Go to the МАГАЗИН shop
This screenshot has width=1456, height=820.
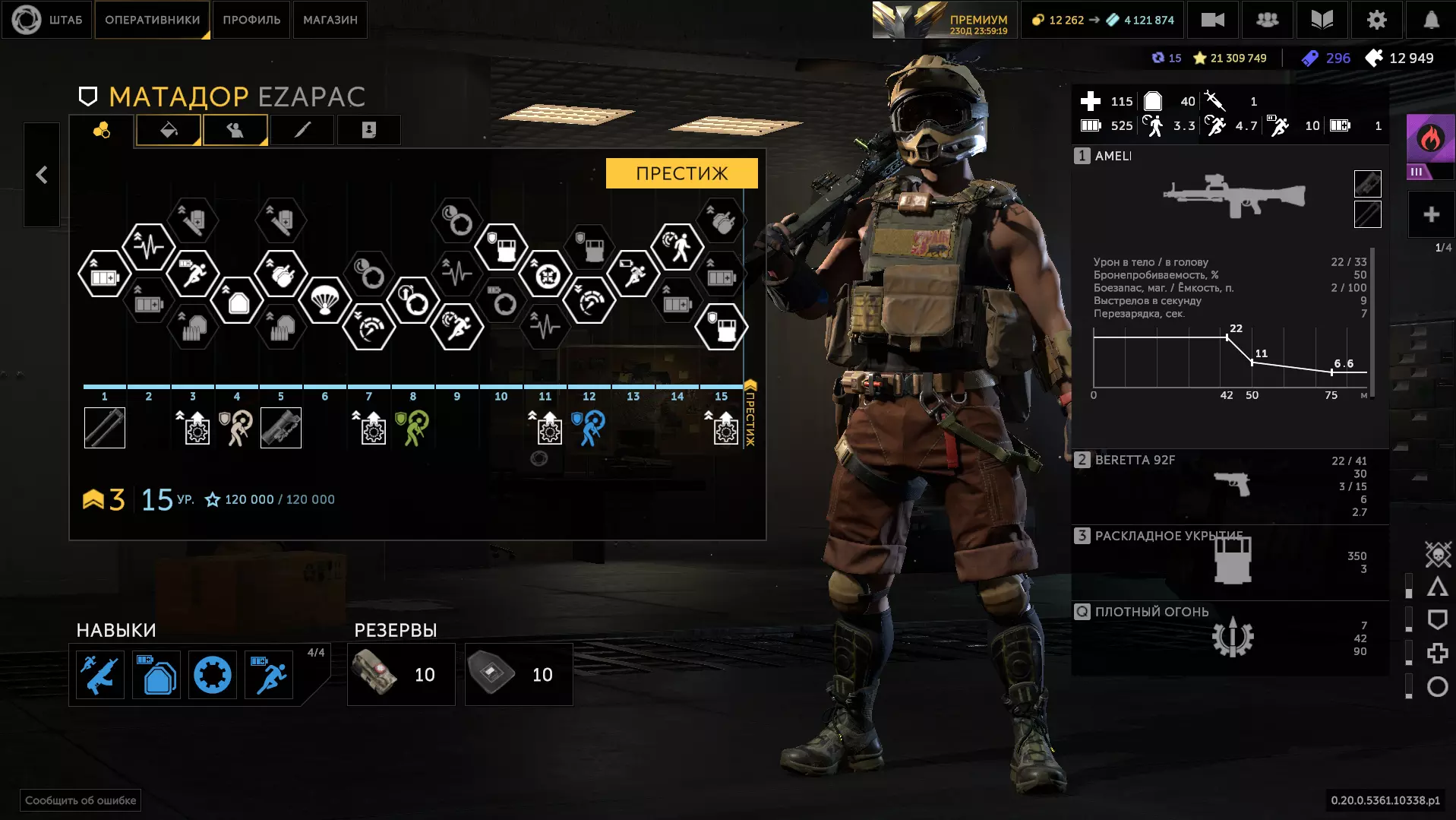(x=330, y=20)
